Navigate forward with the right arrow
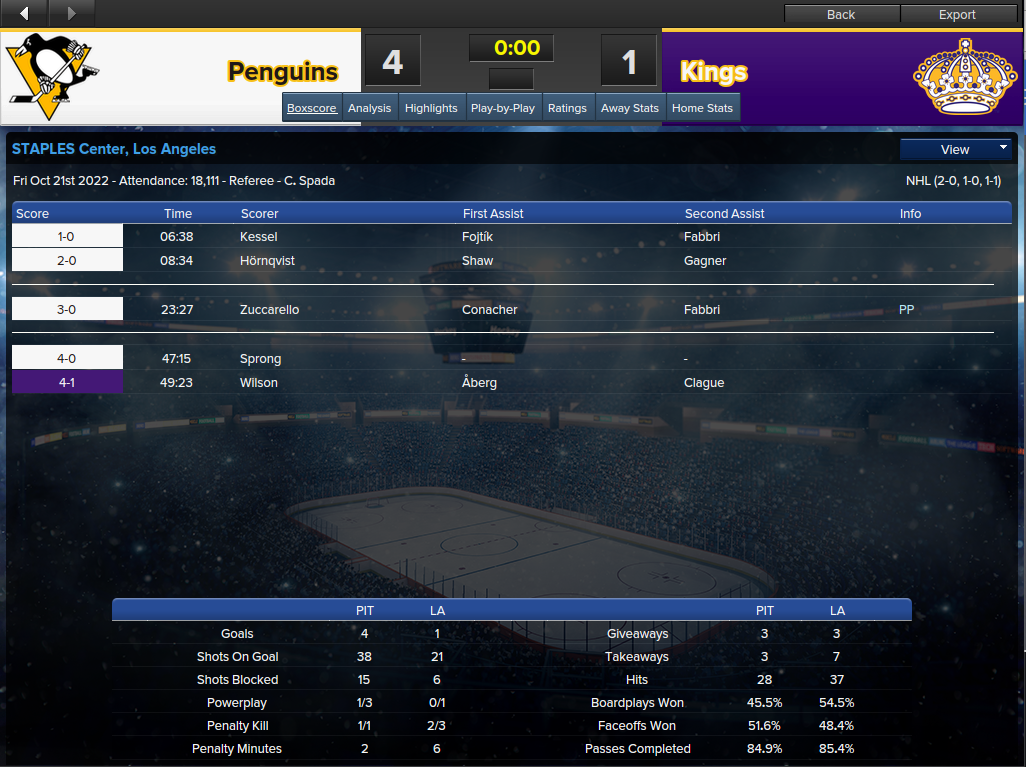The width and height of the screenshot is (1026, 767). point(71,13)
